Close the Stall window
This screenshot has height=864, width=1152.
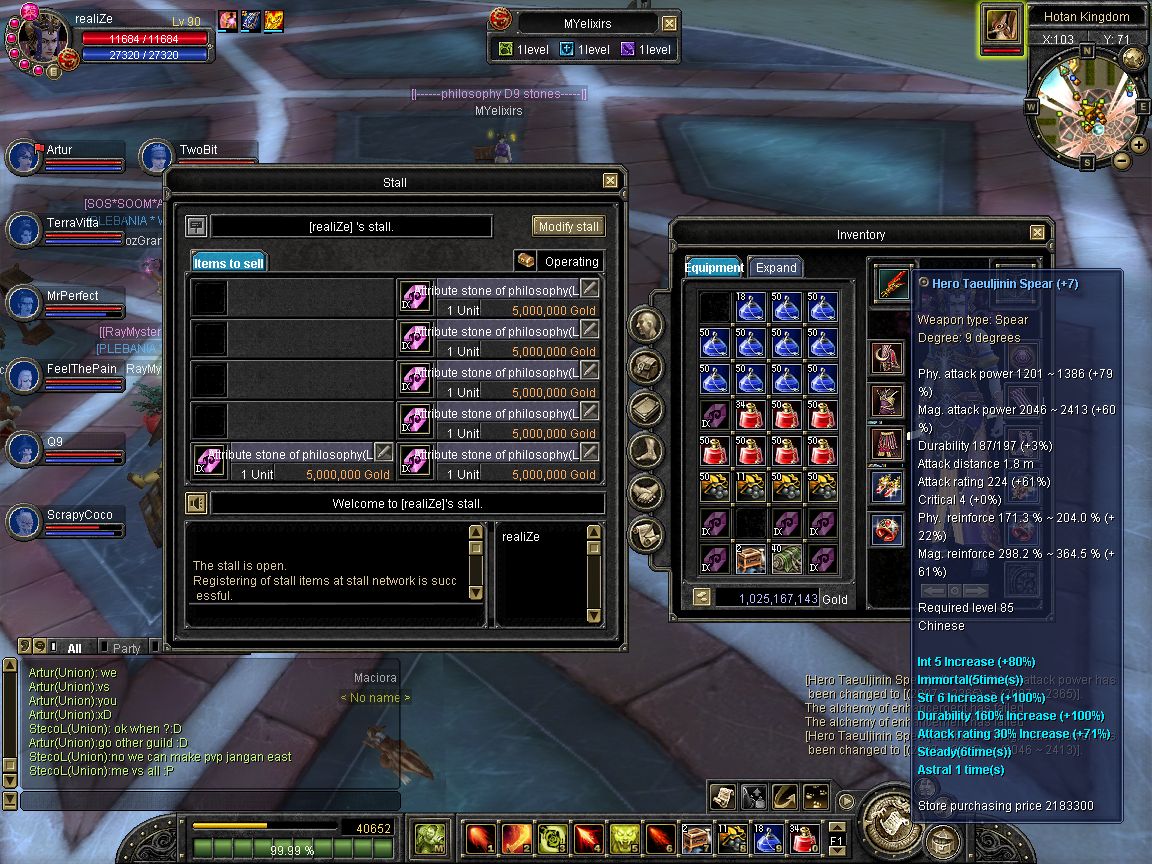point(610,181)
